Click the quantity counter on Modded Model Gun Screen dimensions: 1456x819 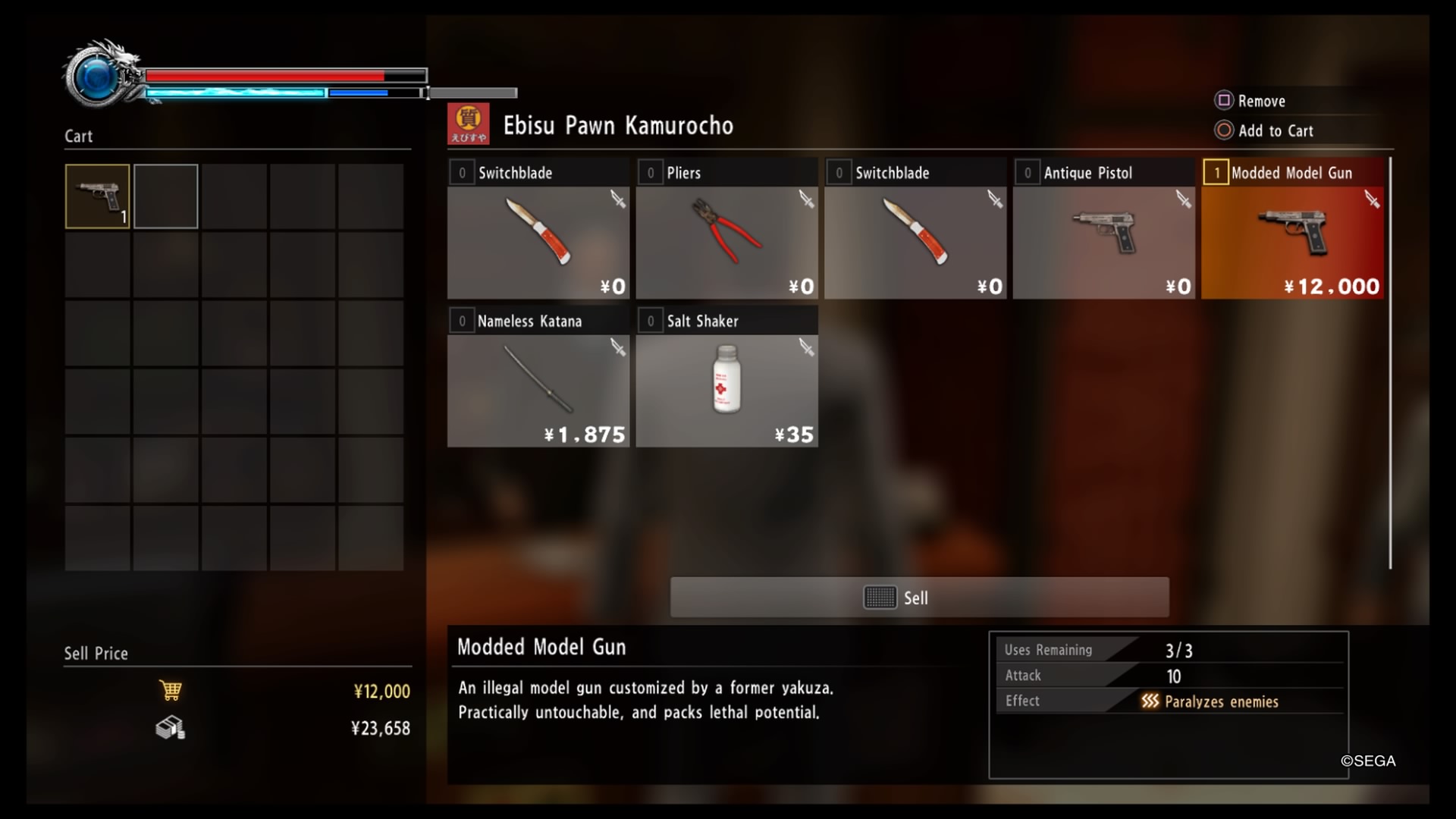[x=1216, y=172]
